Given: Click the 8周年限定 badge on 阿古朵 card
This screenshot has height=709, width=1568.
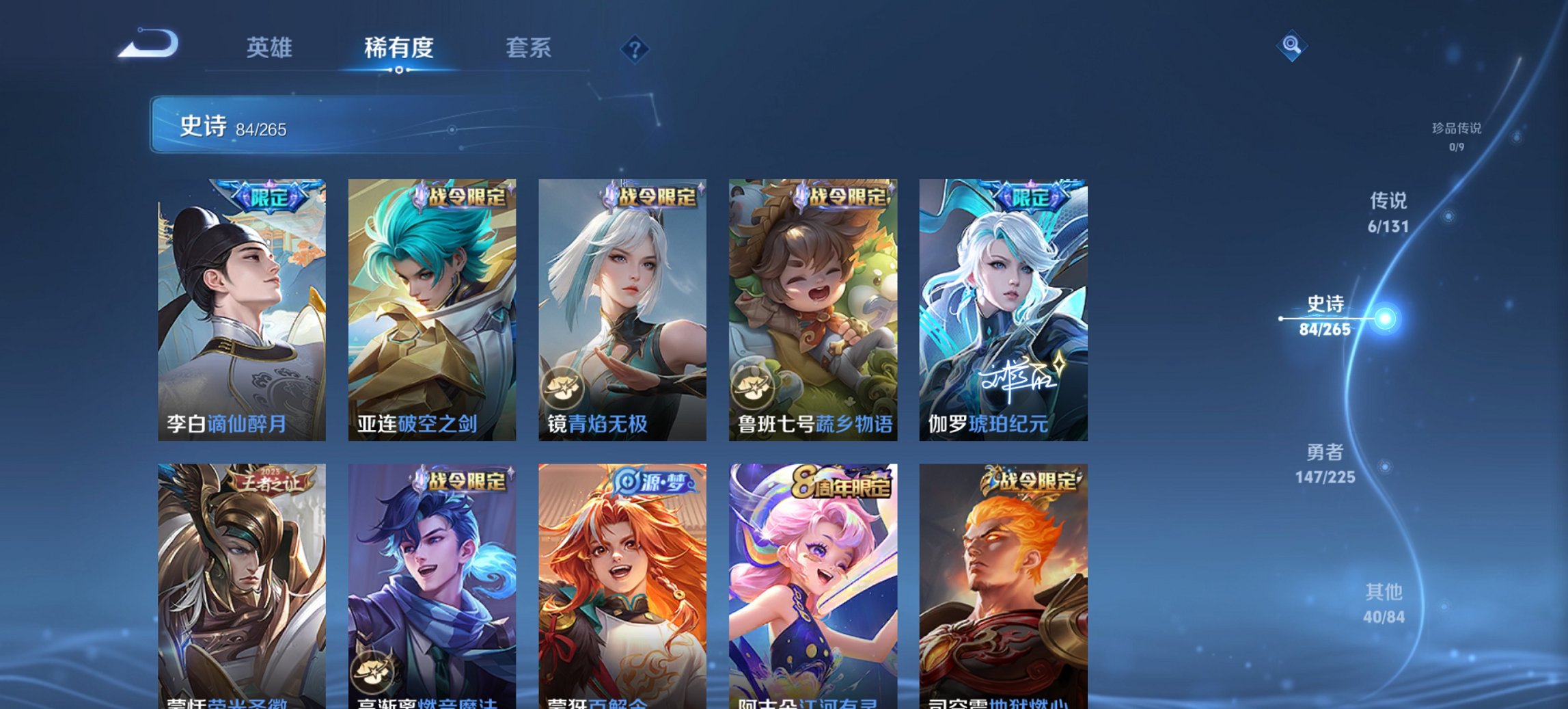Looking at the screenshot, I should coord(842,483).
